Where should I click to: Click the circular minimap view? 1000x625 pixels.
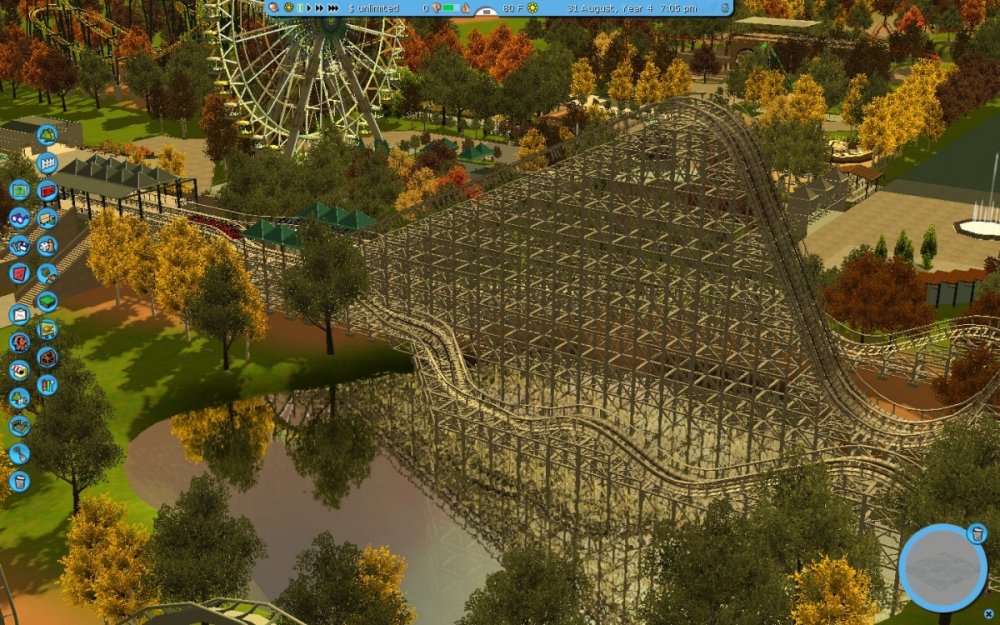pos(942,567)
